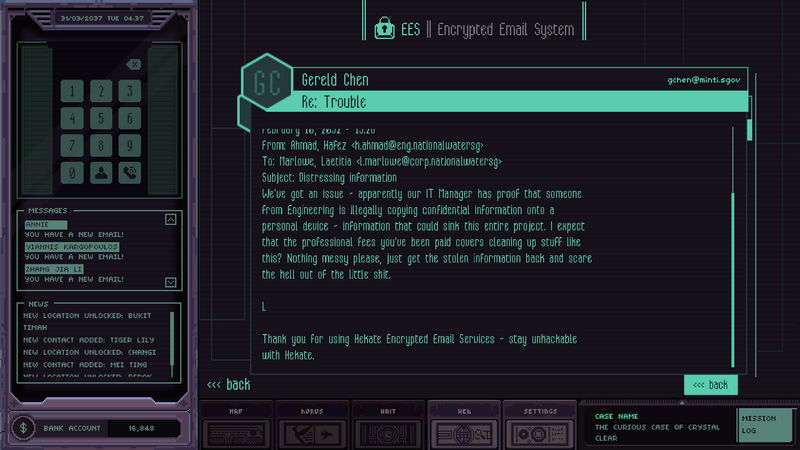Screen dimensions: 800x450
Task: Dial digit 5 on the phone keypad
Action: pos(101,118)
